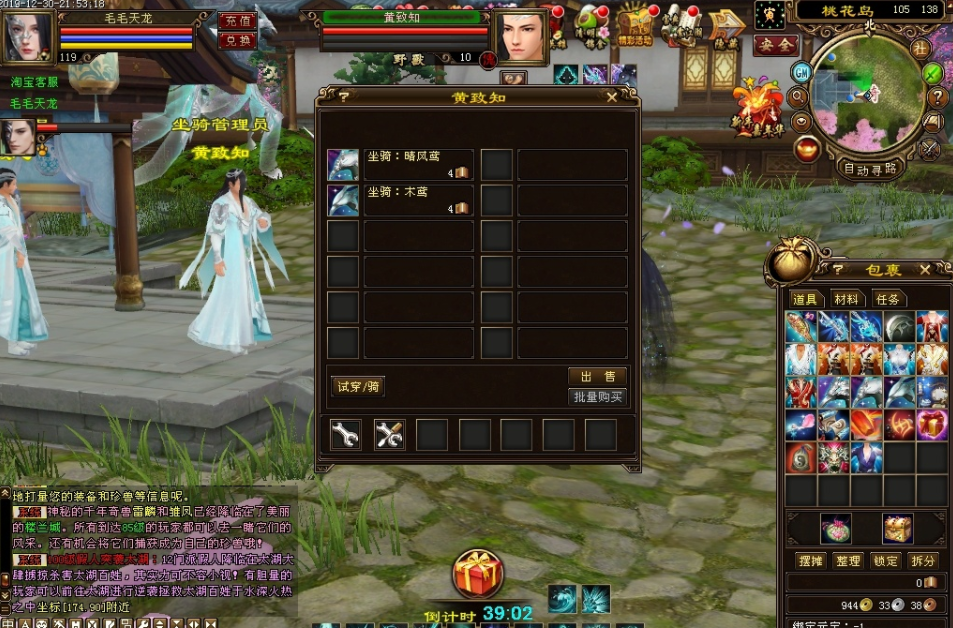This screenshot has height=628, width=953.
Task: Claim the countdown gift box reward
Action: (x=477, y=574)
